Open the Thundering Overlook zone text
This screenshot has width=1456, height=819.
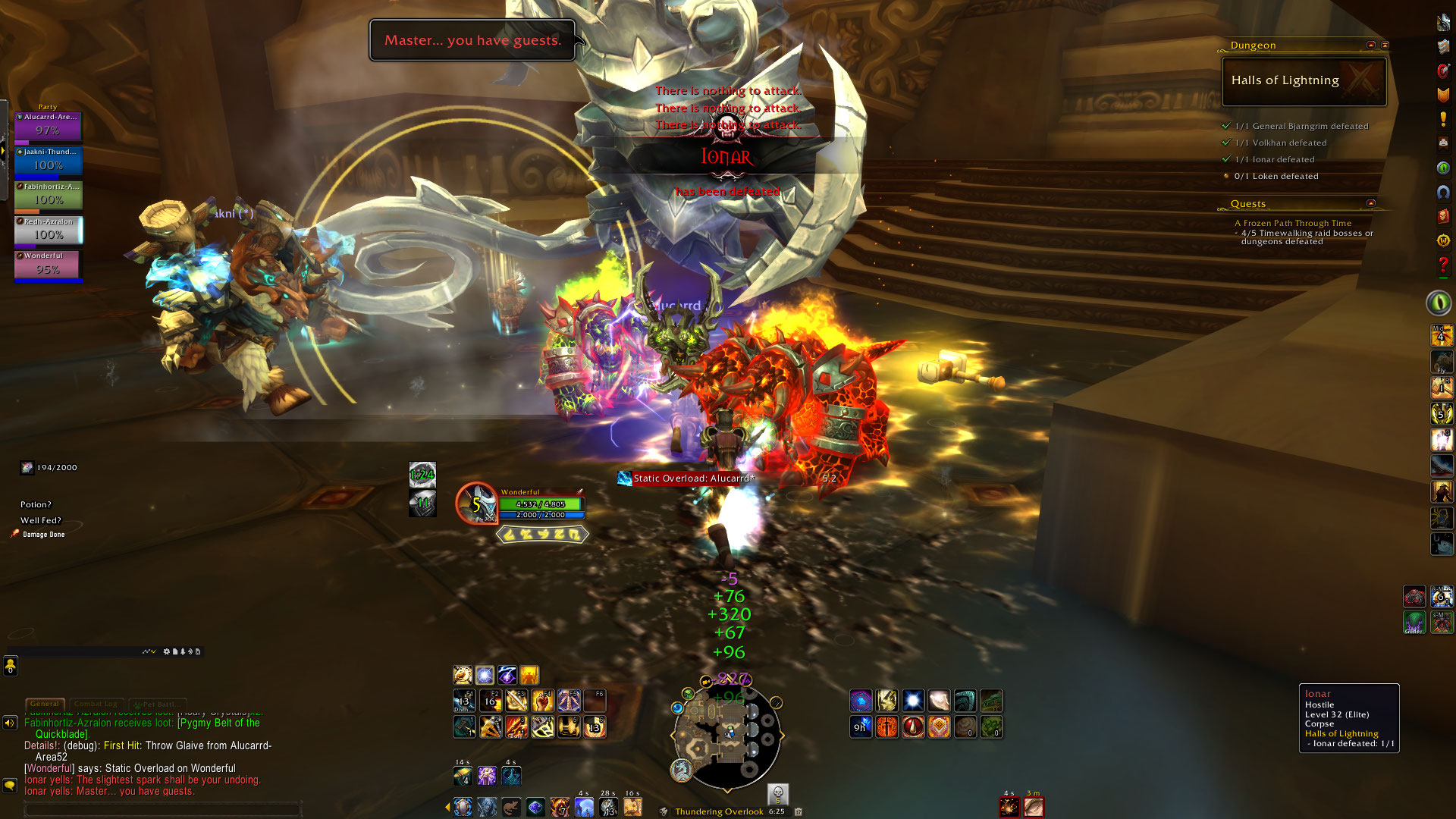point(719,811)
